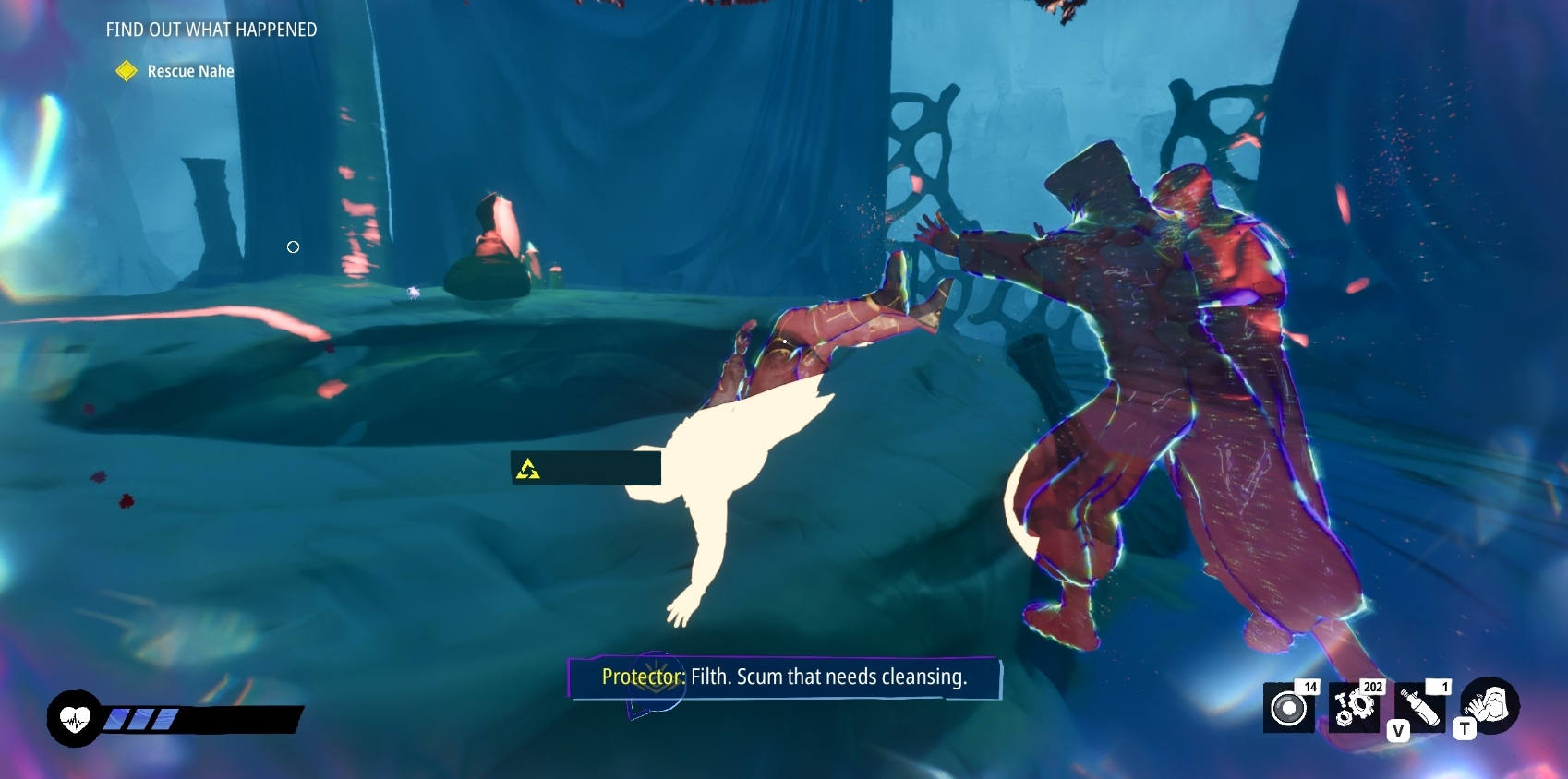This screenshot has height=779, width=1568.
Task: Click the yellow triangle marker icon
Action: coord(528,469)
